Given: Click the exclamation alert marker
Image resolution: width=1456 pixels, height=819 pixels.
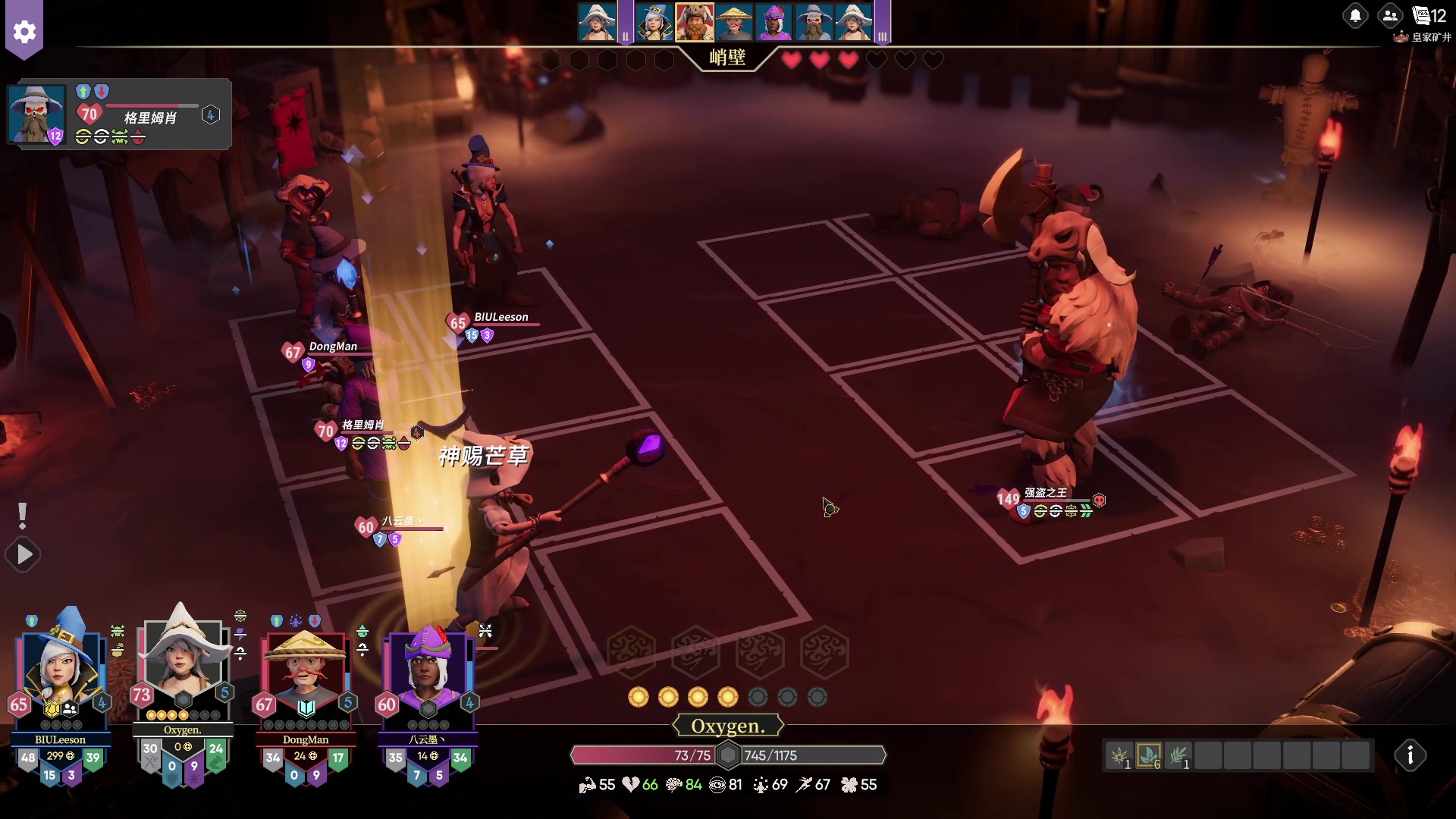Looking at the screenshot, I should [23, 516].
